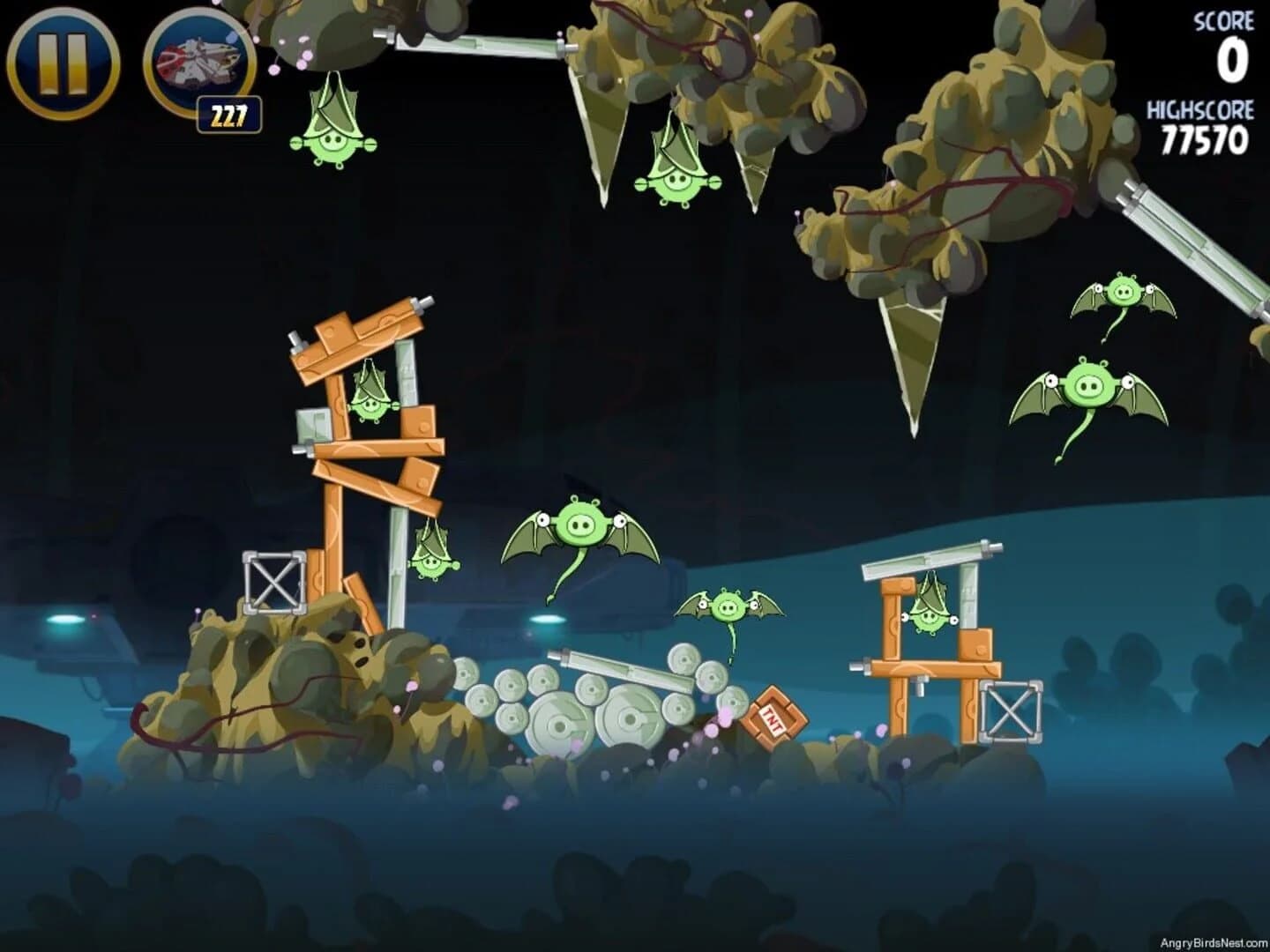Click the HIGHSCORE 77570 value

click(x=1204, y=138)
